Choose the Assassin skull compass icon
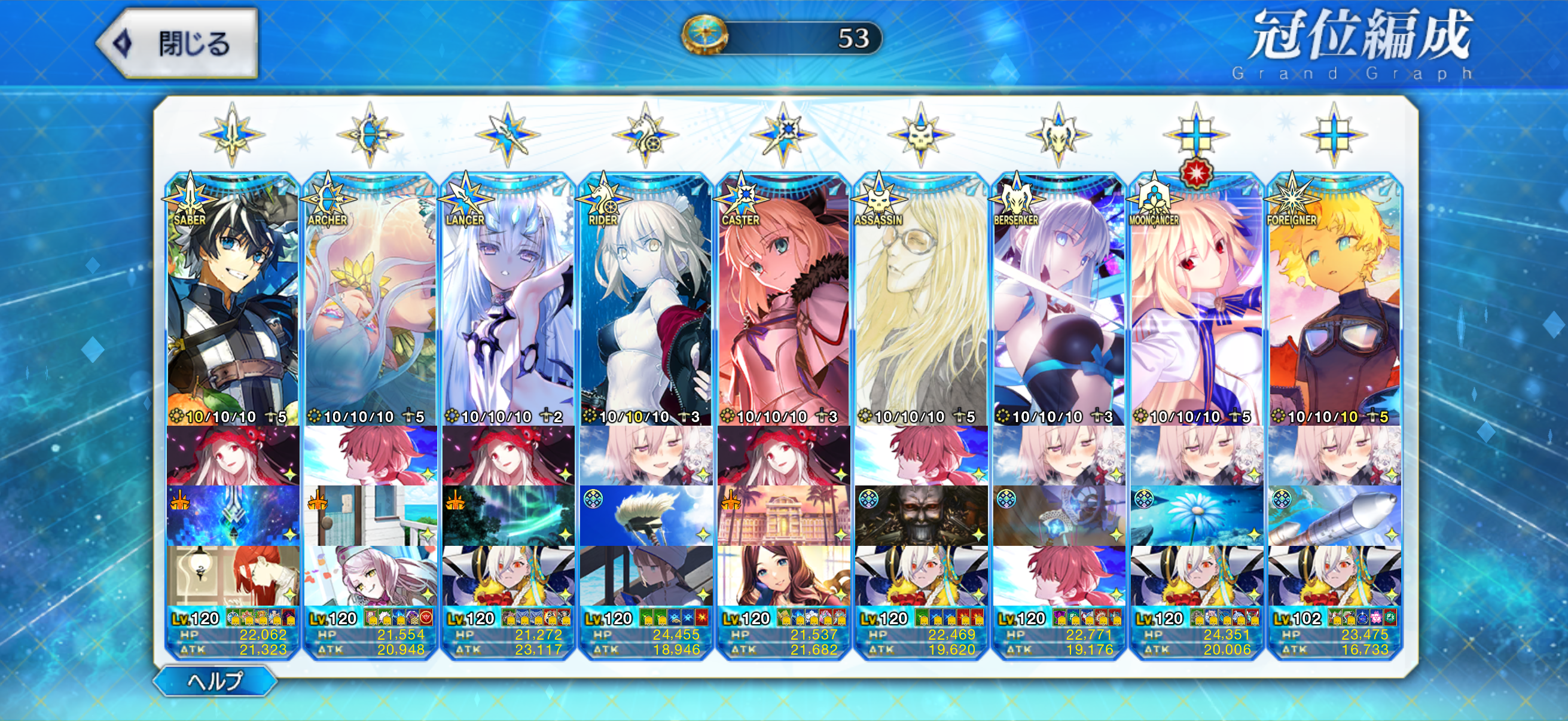The width and height of the screenshot is (1568, 721). point(921,135)
